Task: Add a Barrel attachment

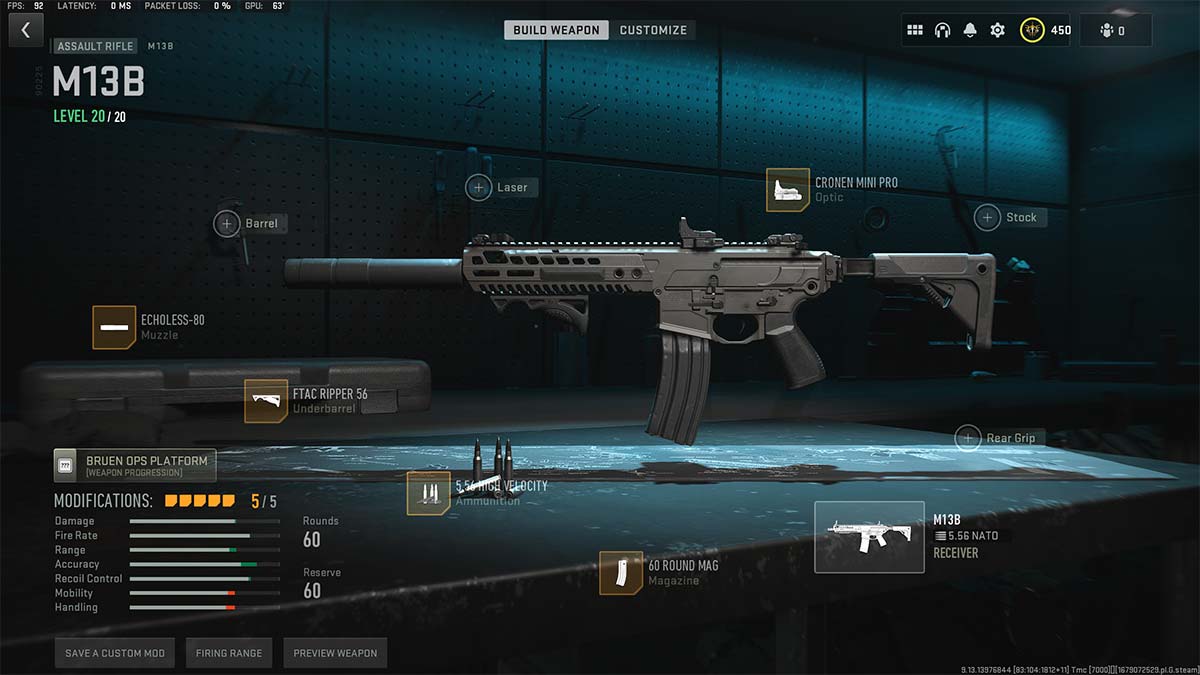Action: click(227, 223)
